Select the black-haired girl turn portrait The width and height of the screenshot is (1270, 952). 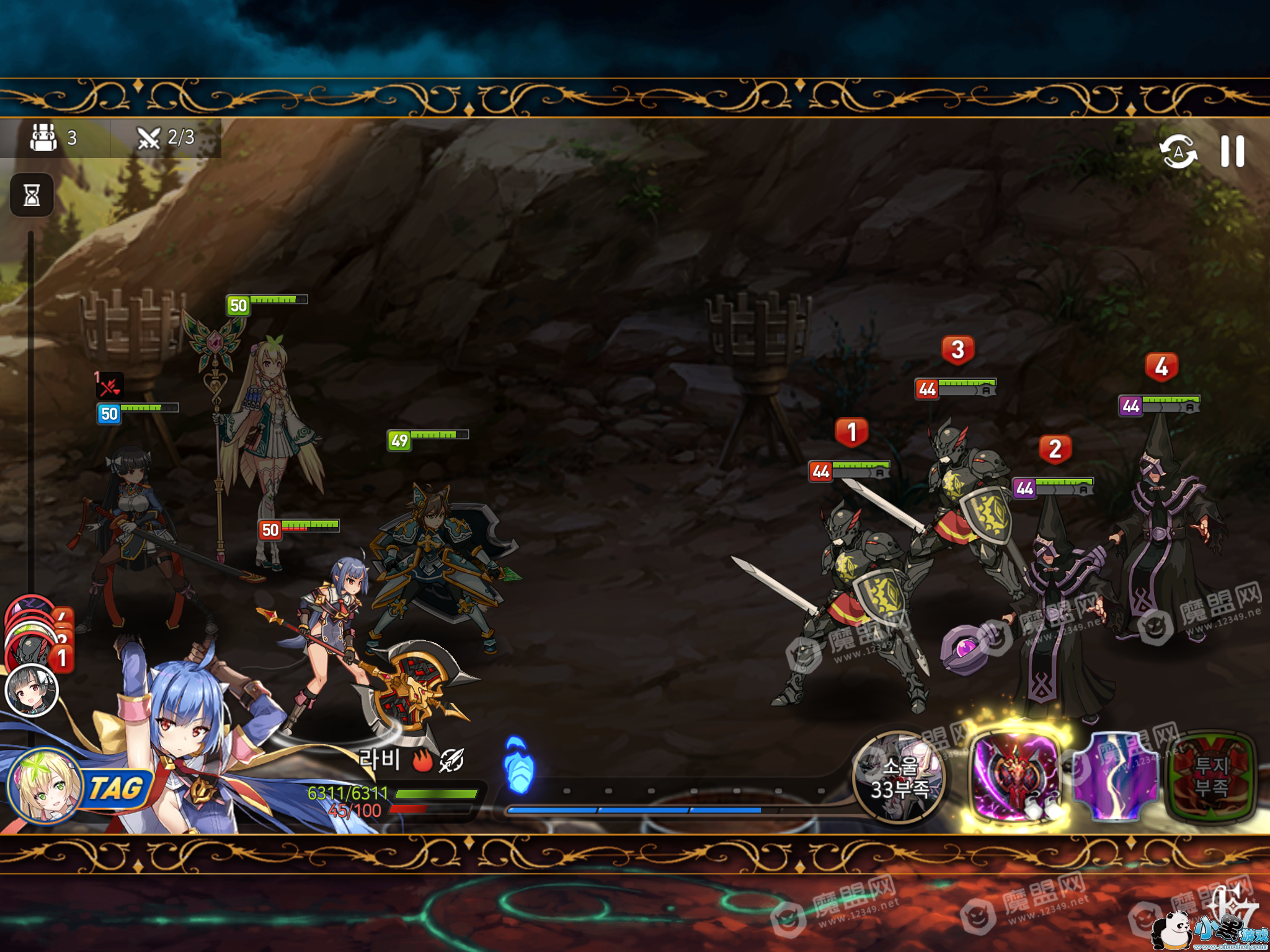click(x=31, y=691)
